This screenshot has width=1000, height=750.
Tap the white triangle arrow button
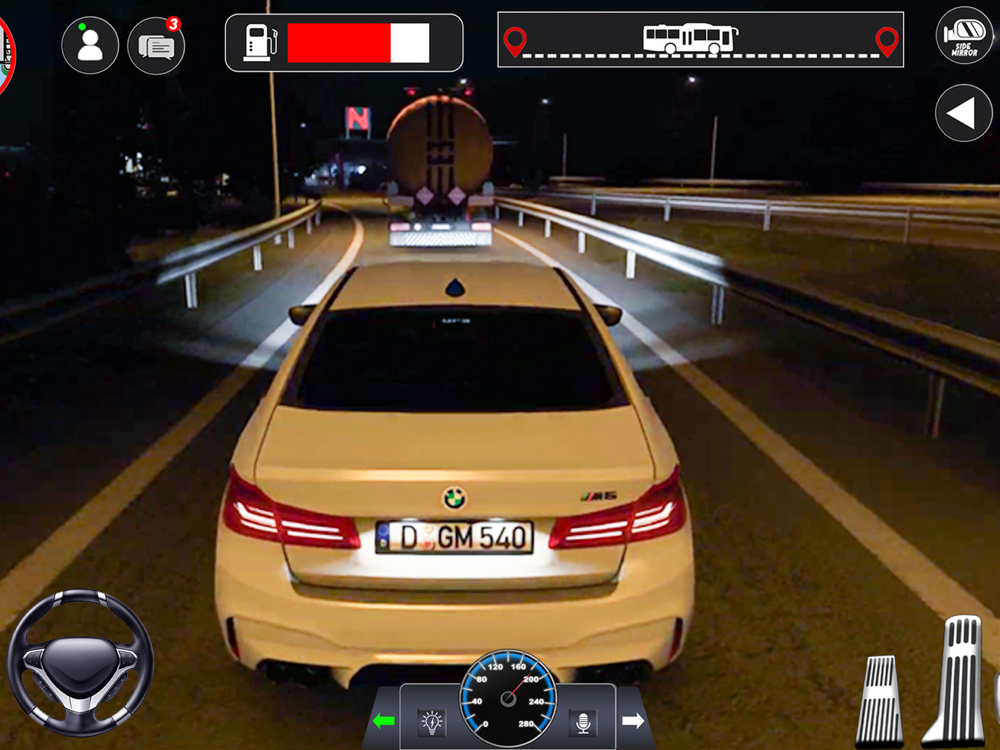click(x=963, y=113)
